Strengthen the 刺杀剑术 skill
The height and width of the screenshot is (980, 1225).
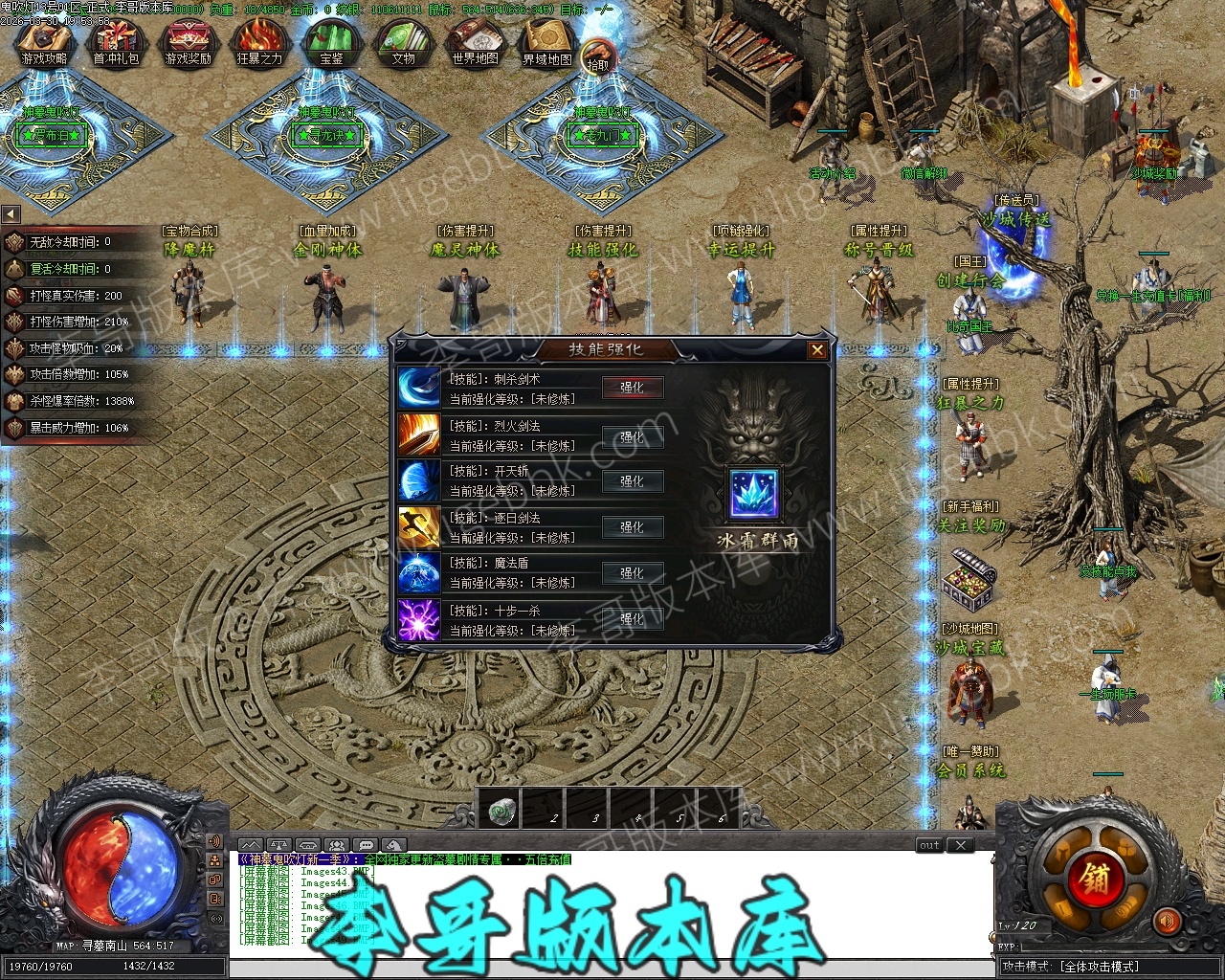632,388
